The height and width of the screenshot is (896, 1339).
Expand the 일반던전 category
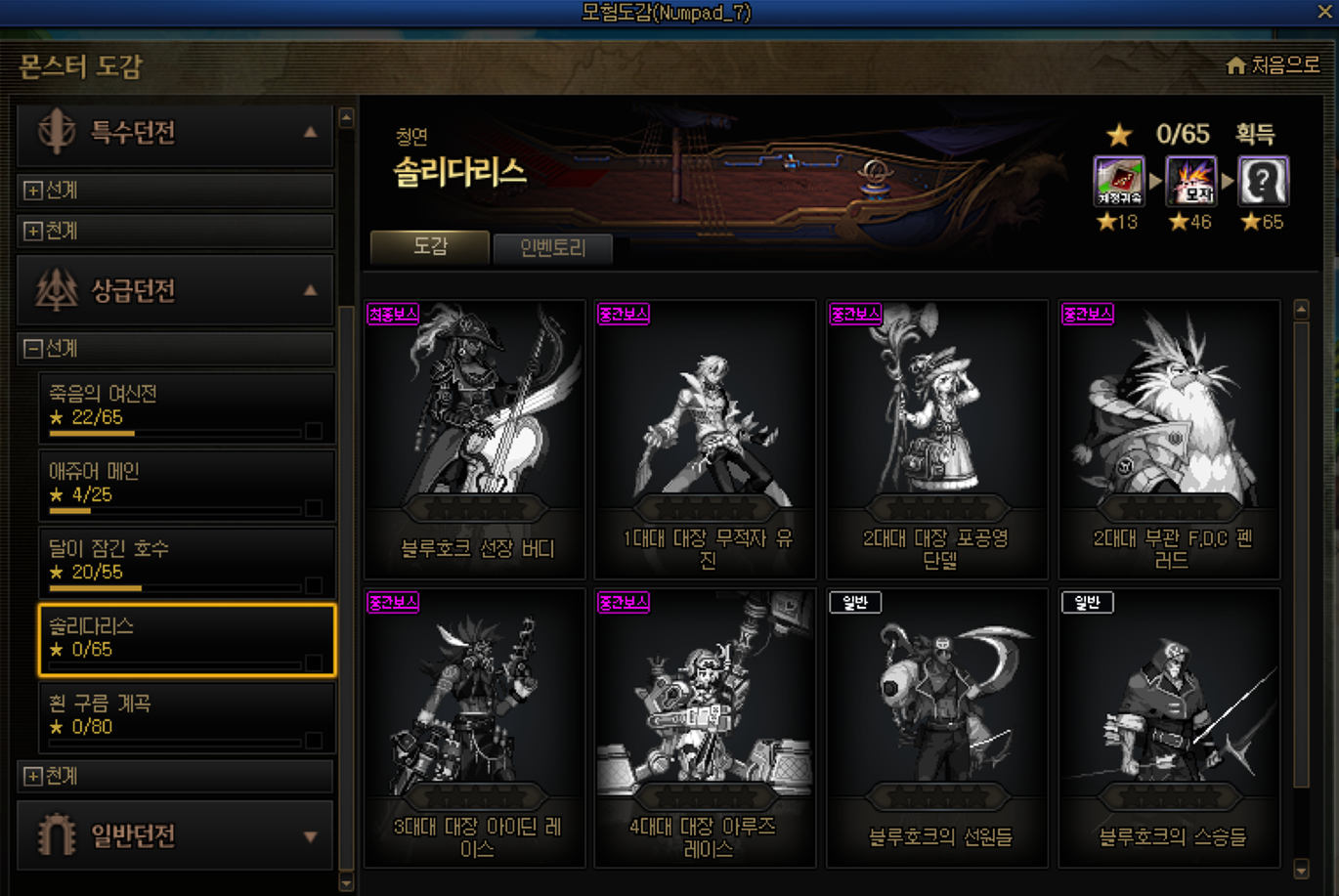[x=310, y=836]
